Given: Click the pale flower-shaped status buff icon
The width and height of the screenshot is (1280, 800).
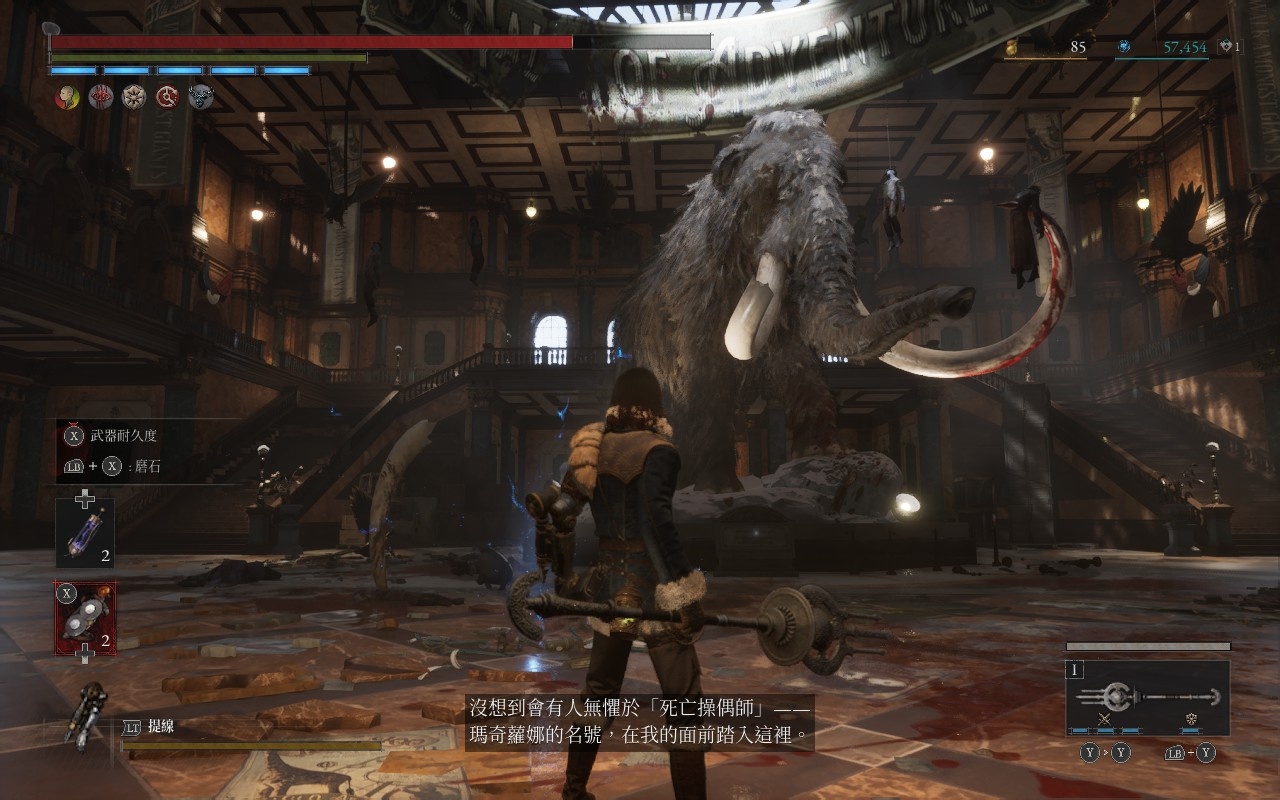Looking at the screenshot, I should (134, 97).
